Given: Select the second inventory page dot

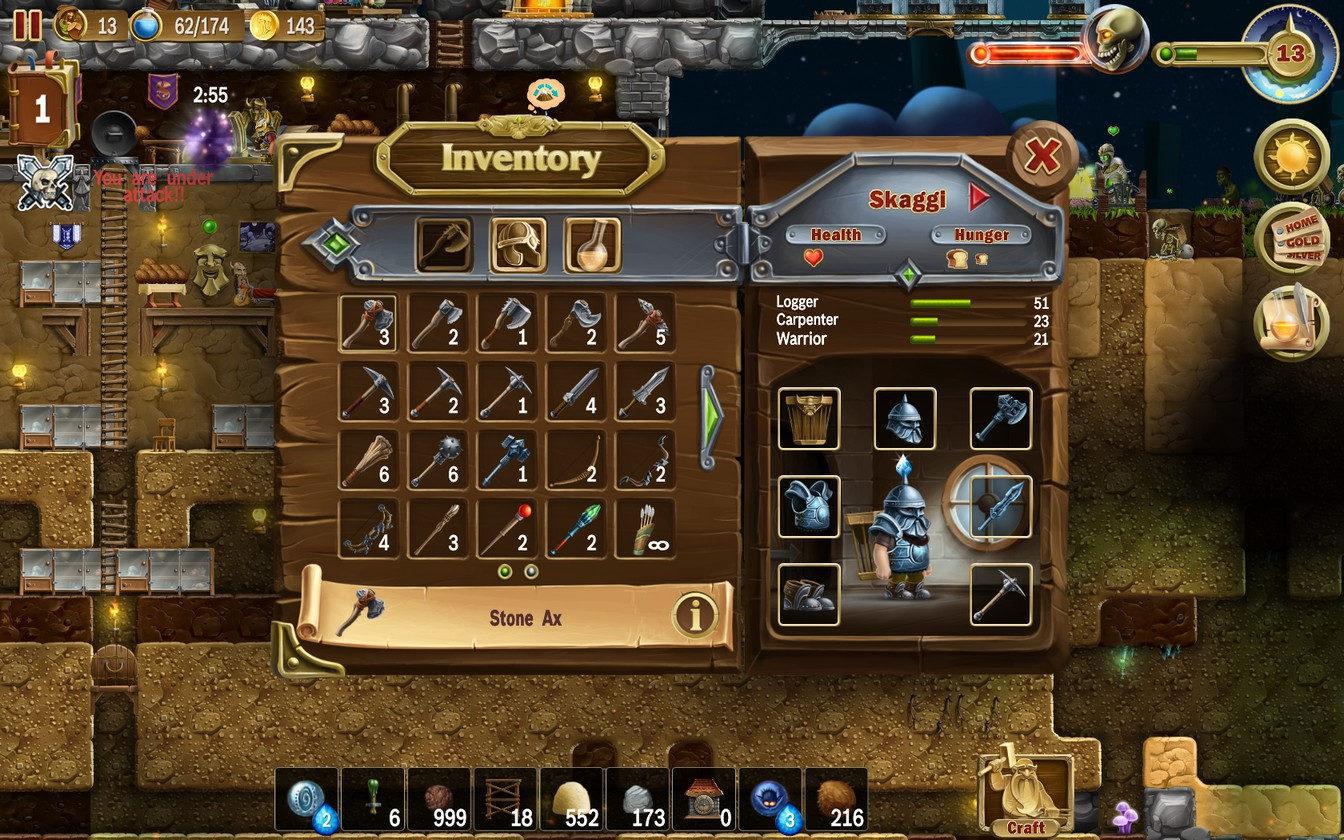Looking at the screenshot, I should tap(529, 573).
